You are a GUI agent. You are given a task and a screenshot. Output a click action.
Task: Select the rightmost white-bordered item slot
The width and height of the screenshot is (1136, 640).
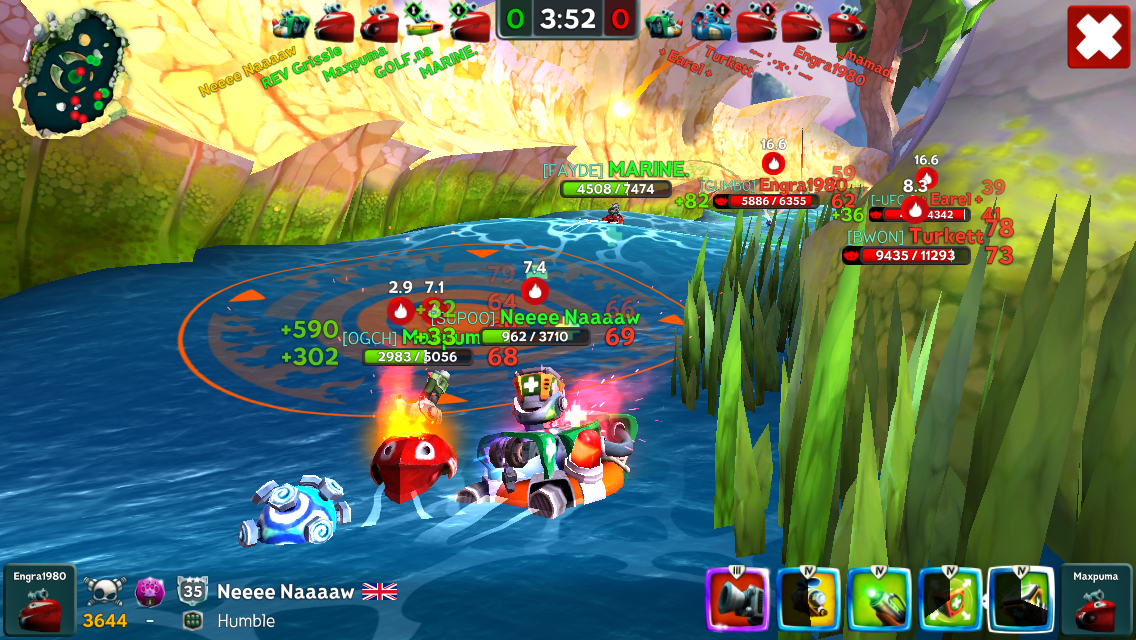coord(1021,600)
